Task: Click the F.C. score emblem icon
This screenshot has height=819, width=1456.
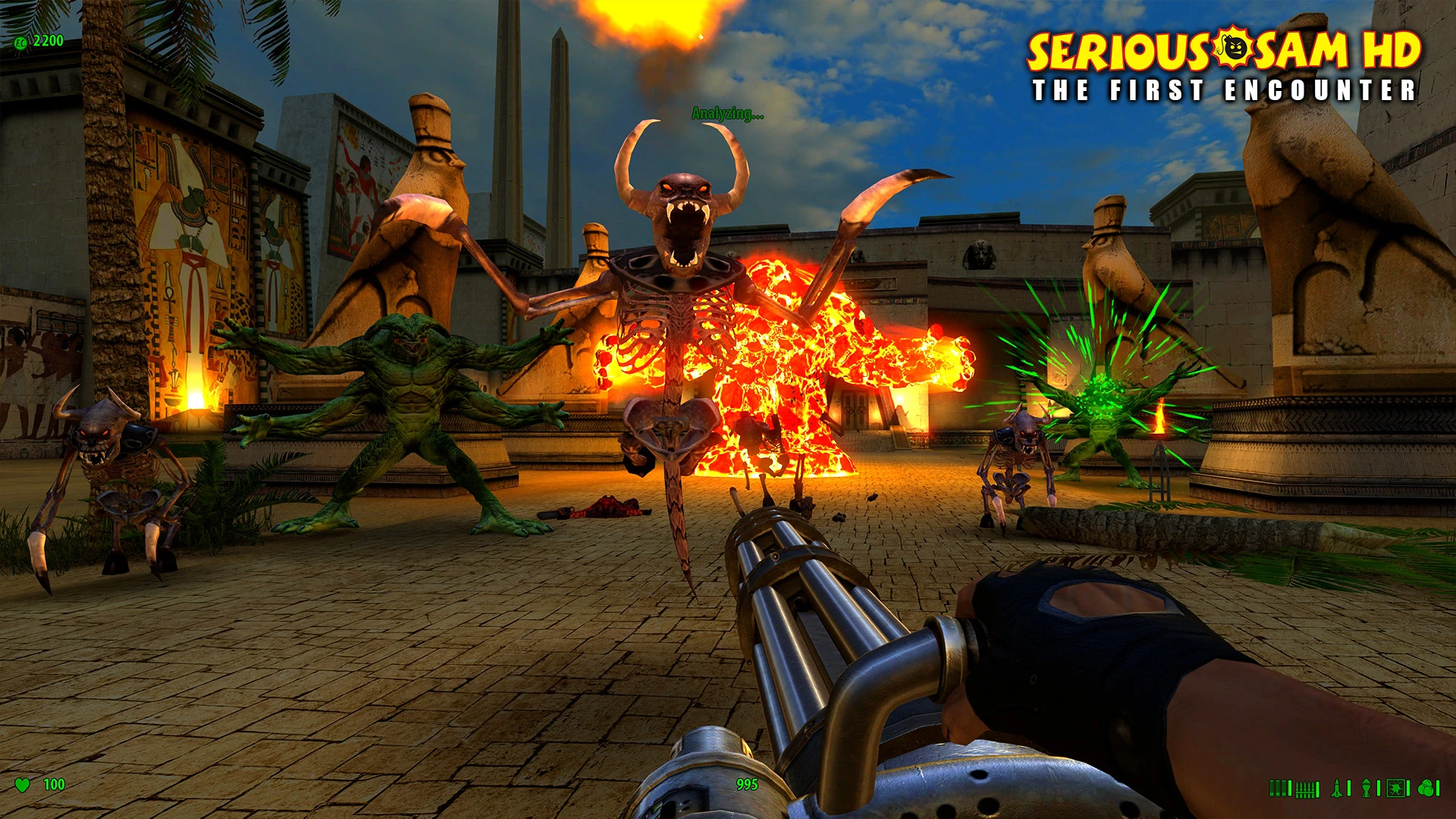Action: [20, 42]
